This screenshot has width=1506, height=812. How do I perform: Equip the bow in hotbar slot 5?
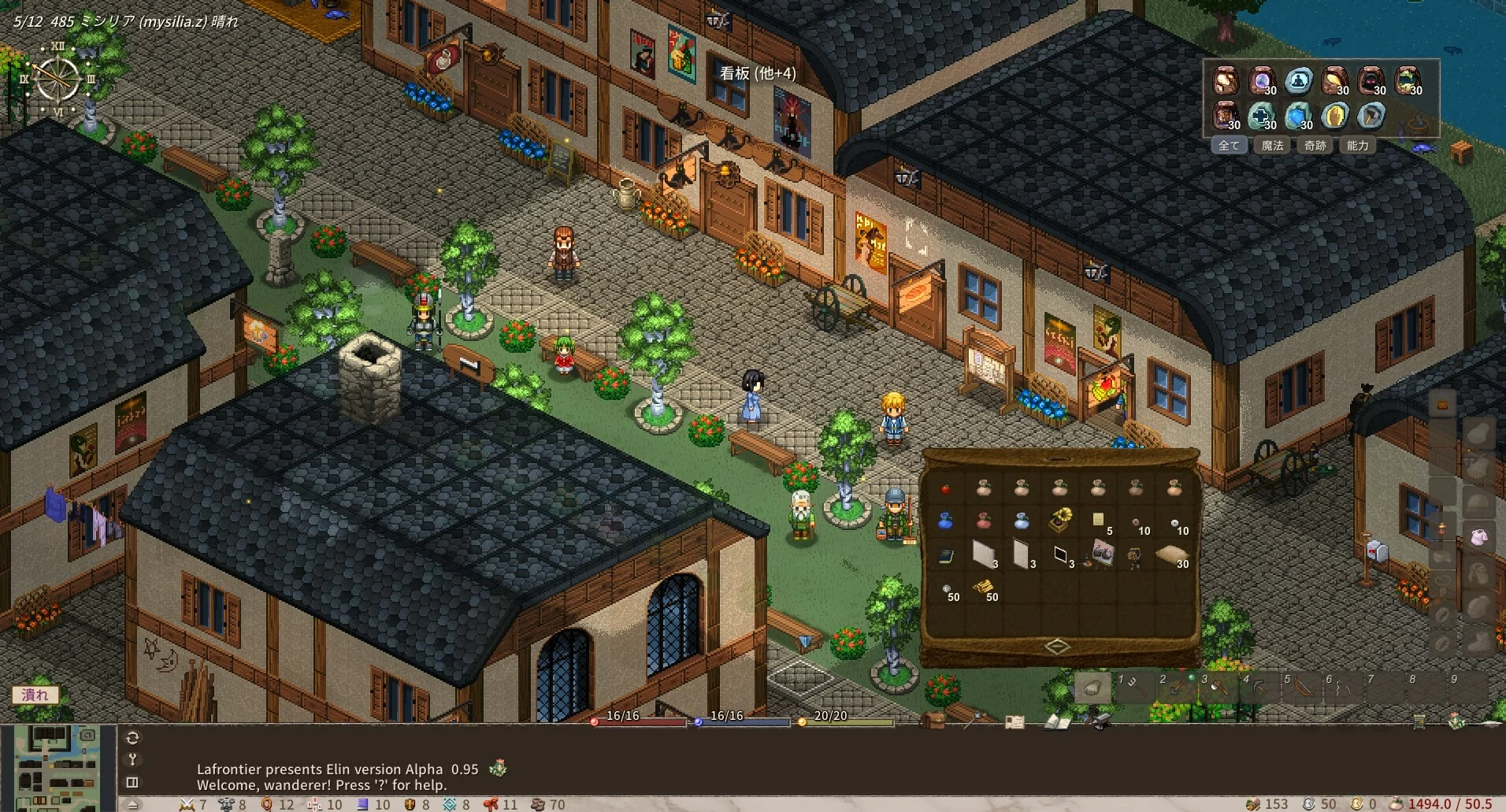1301,688
